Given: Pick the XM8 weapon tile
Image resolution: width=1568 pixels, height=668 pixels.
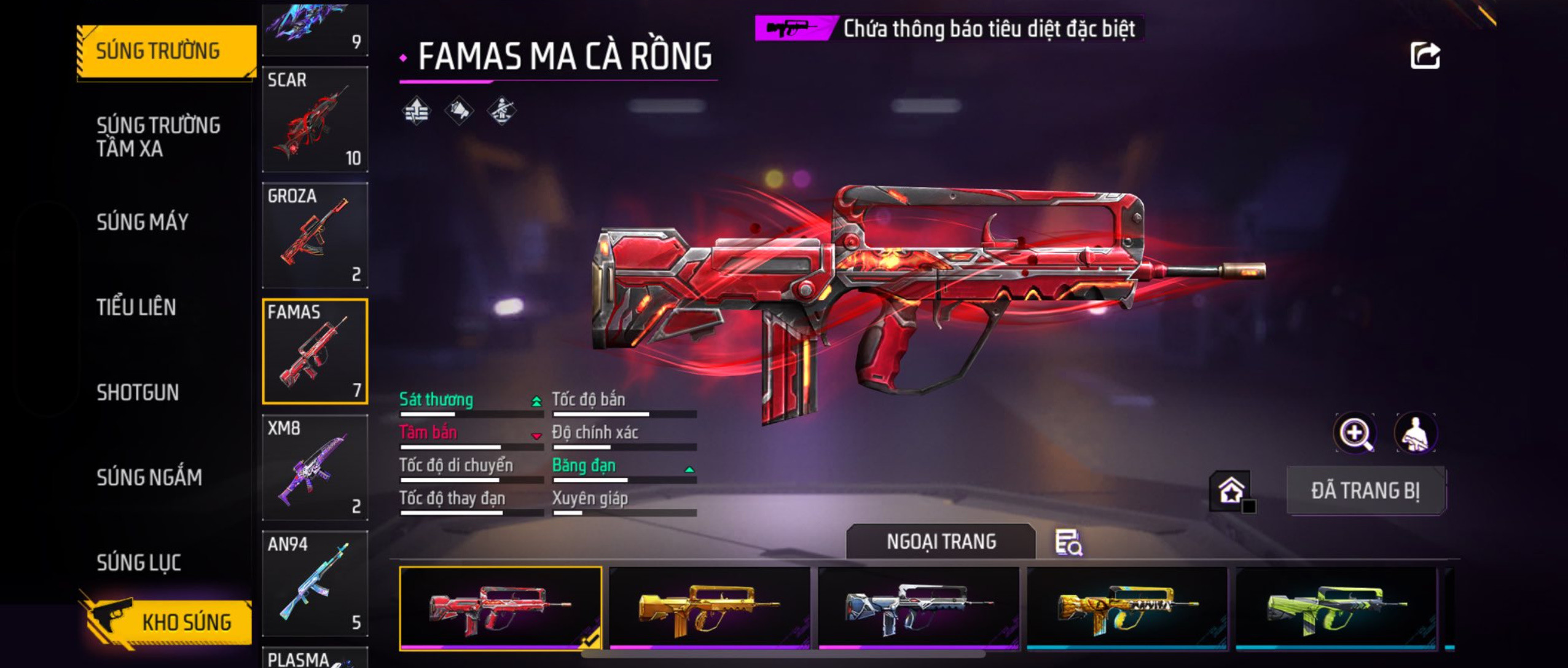Looking at the screenshot, I should pos(315,468).
